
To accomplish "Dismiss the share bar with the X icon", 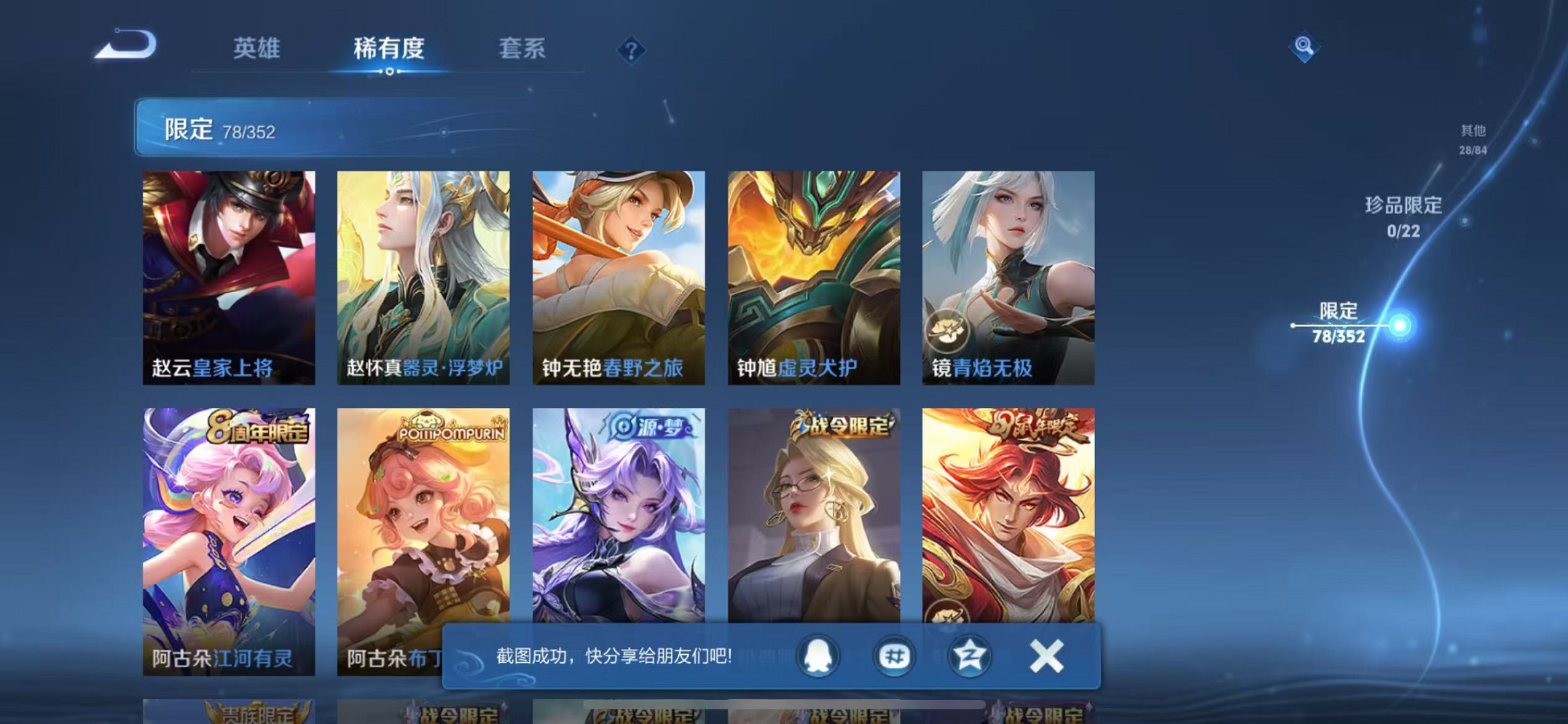I will tap(1046, 655).
